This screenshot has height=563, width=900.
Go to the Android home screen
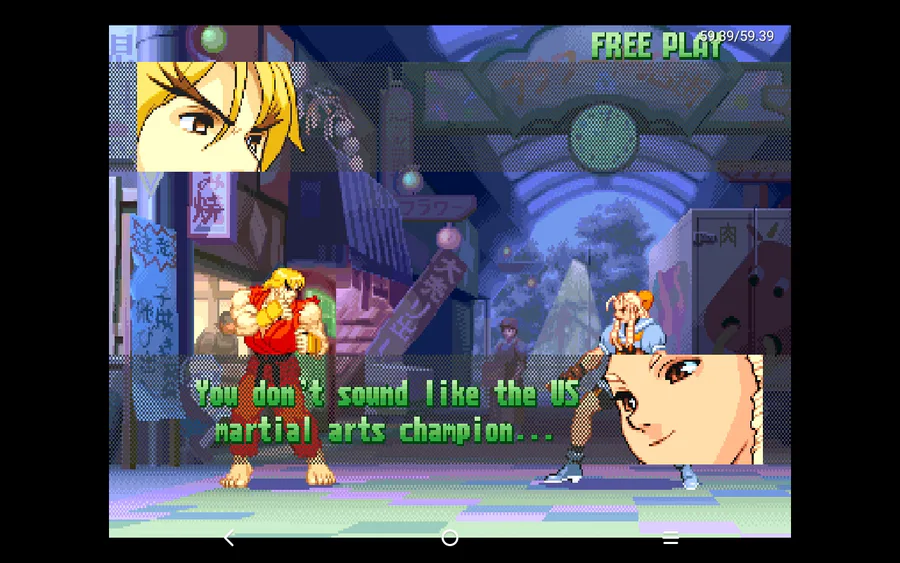(x=450, y=538)
